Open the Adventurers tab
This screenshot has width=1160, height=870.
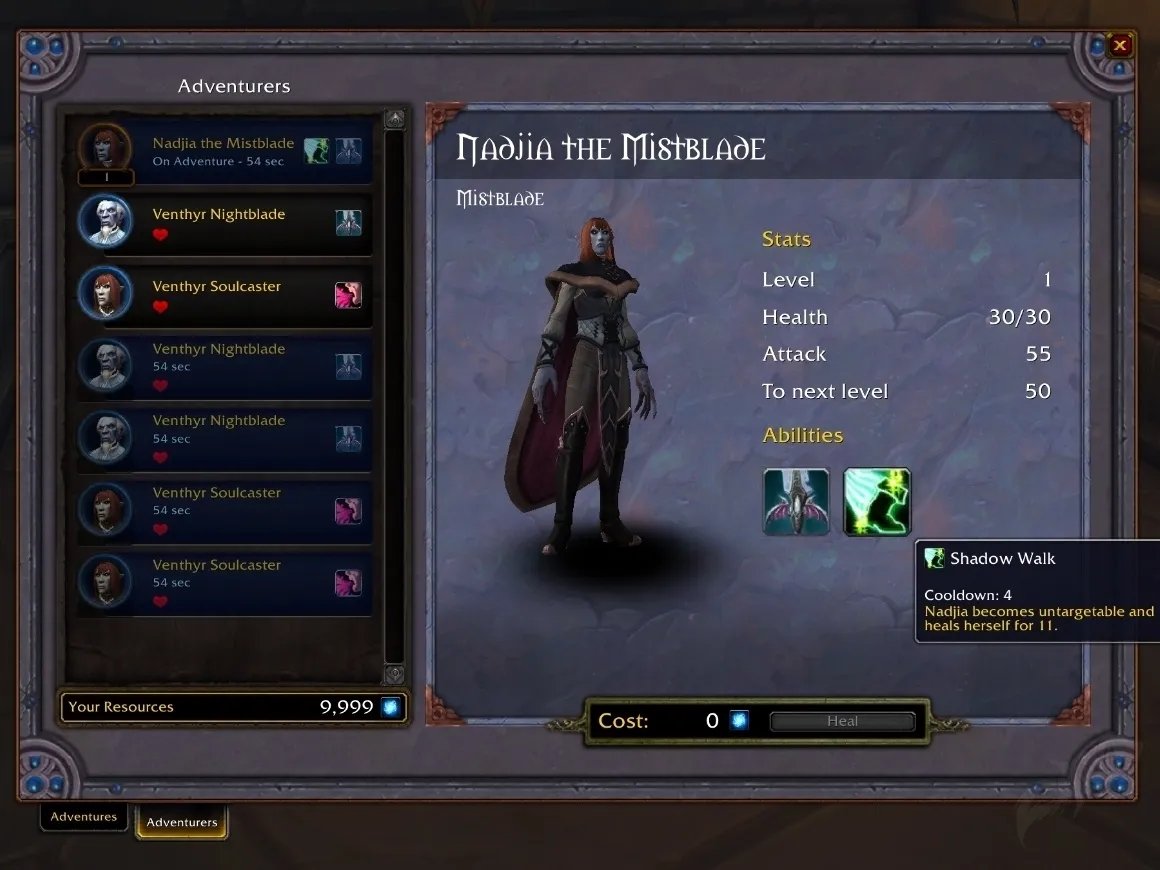[x=182, y=822]
